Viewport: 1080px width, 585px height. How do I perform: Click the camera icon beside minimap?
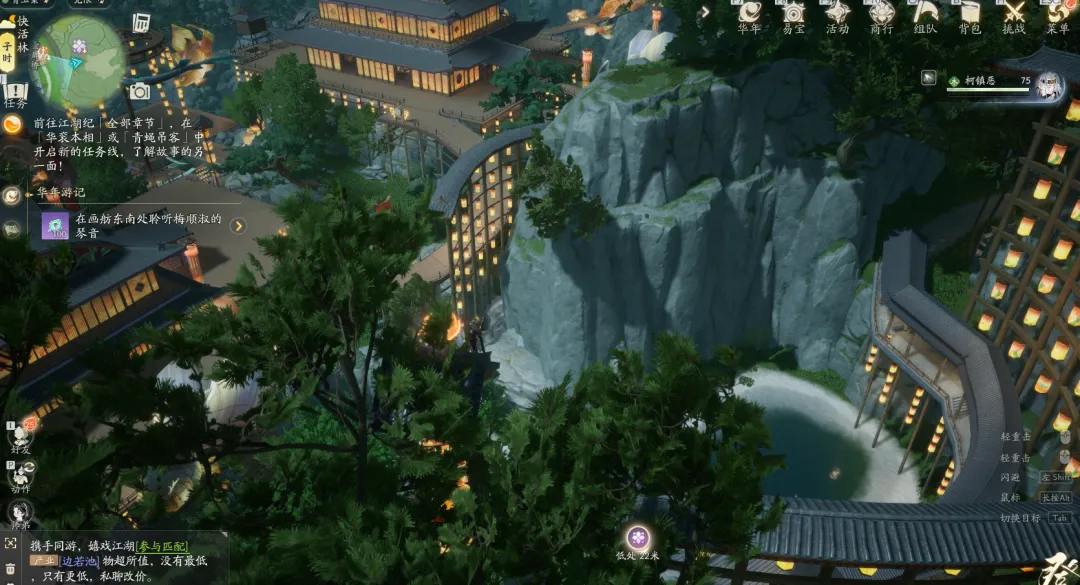pyautogui.click(x=139, y=92)
